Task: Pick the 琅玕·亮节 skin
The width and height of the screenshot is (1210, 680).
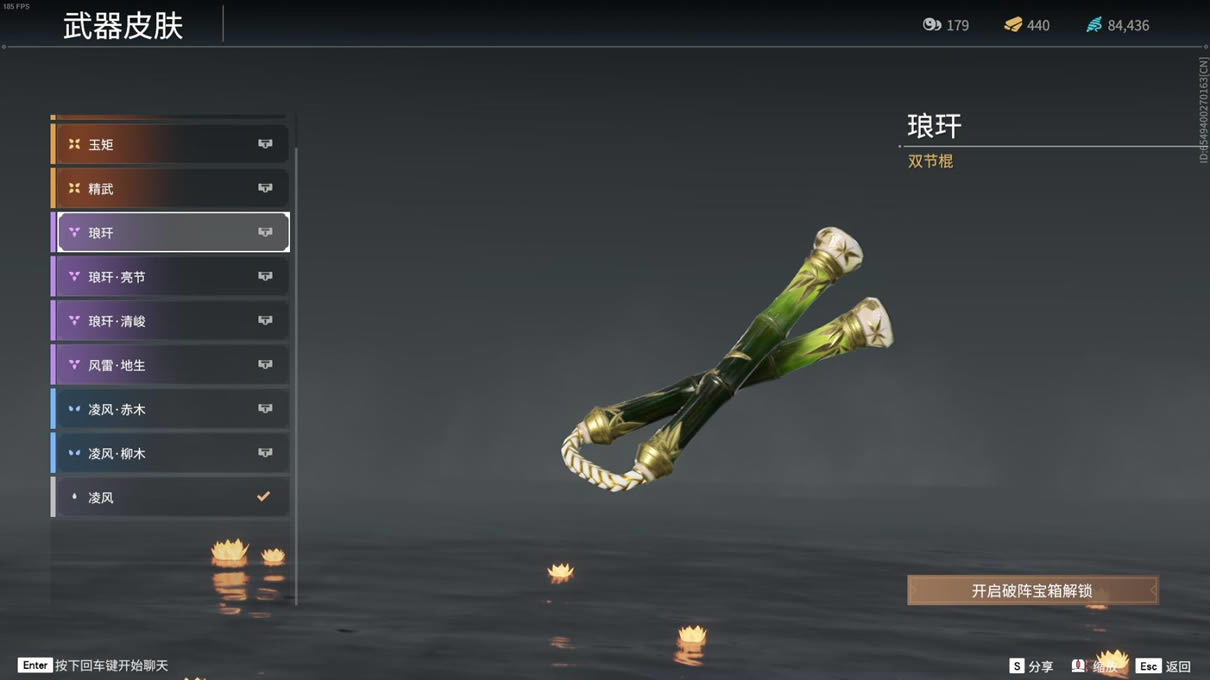Action: [x=172, y=277]
